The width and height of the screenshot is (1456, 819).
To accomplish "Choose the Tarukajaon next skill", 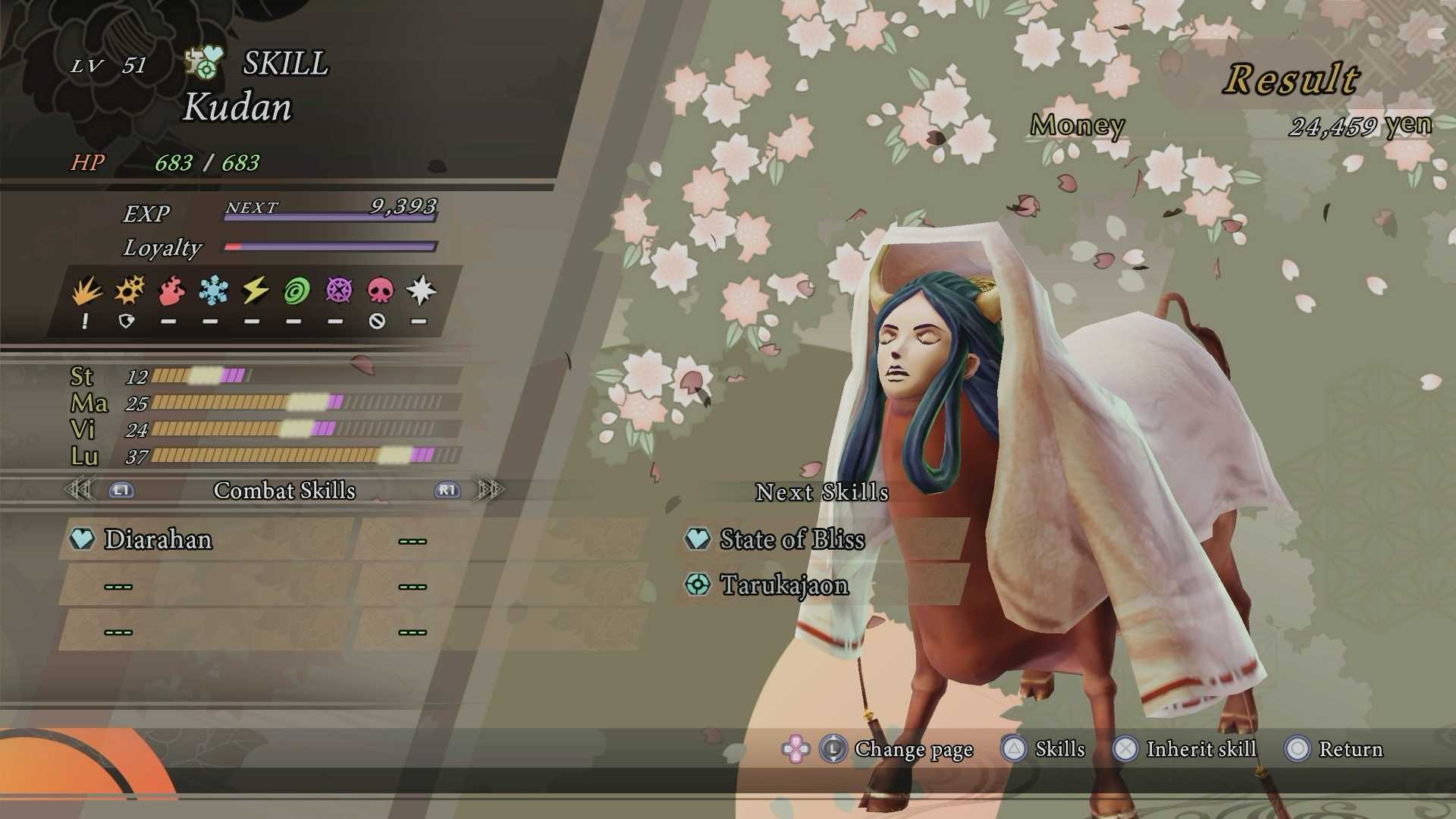I will point(784,585).
